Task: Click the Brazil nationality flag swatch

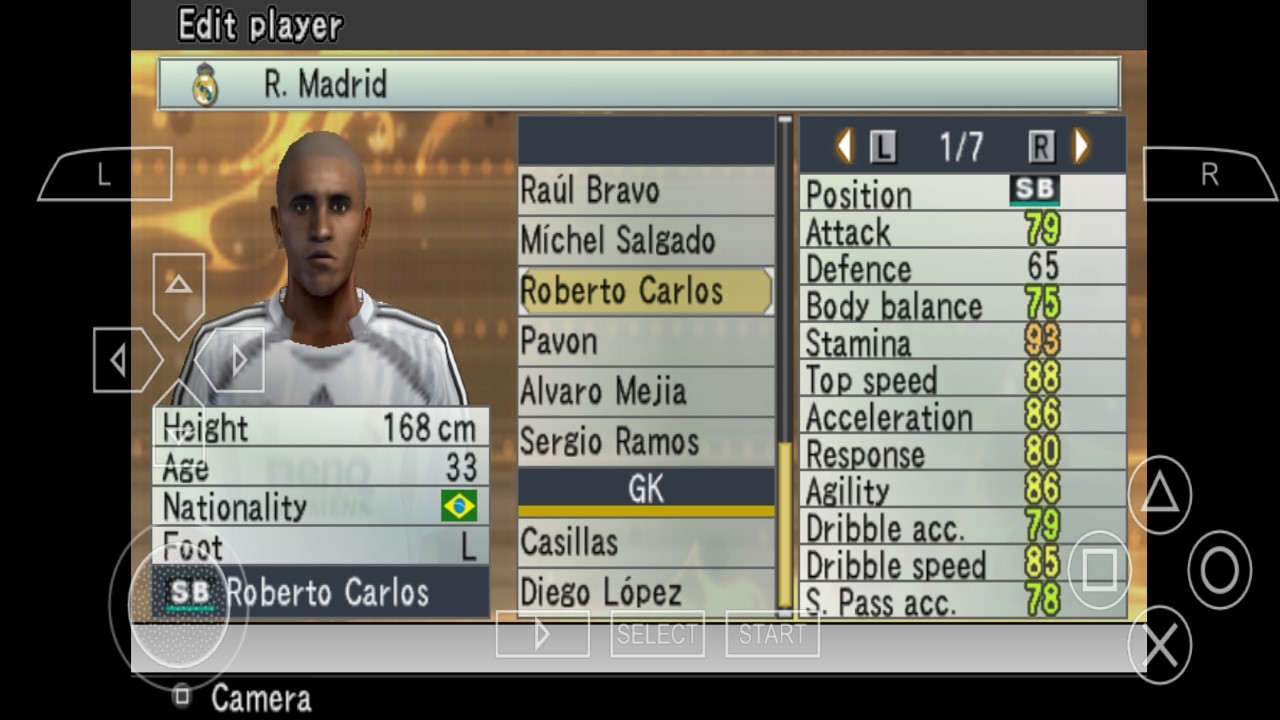Action: click(x=459, y=508)
